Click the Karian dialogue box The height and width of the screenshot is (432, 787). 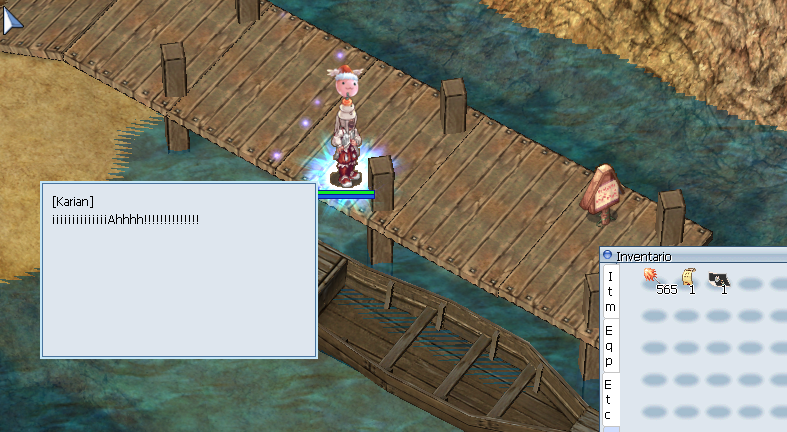click(178, 270)
